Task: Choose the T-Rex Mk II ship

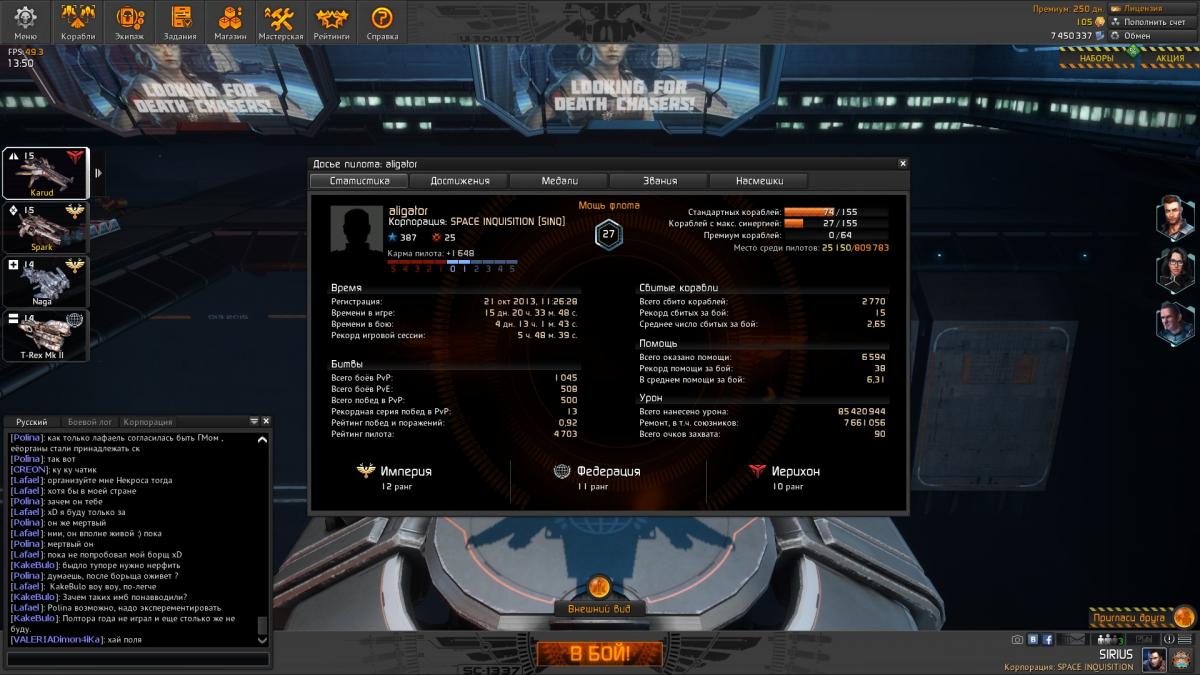Action: pos(45,335)
